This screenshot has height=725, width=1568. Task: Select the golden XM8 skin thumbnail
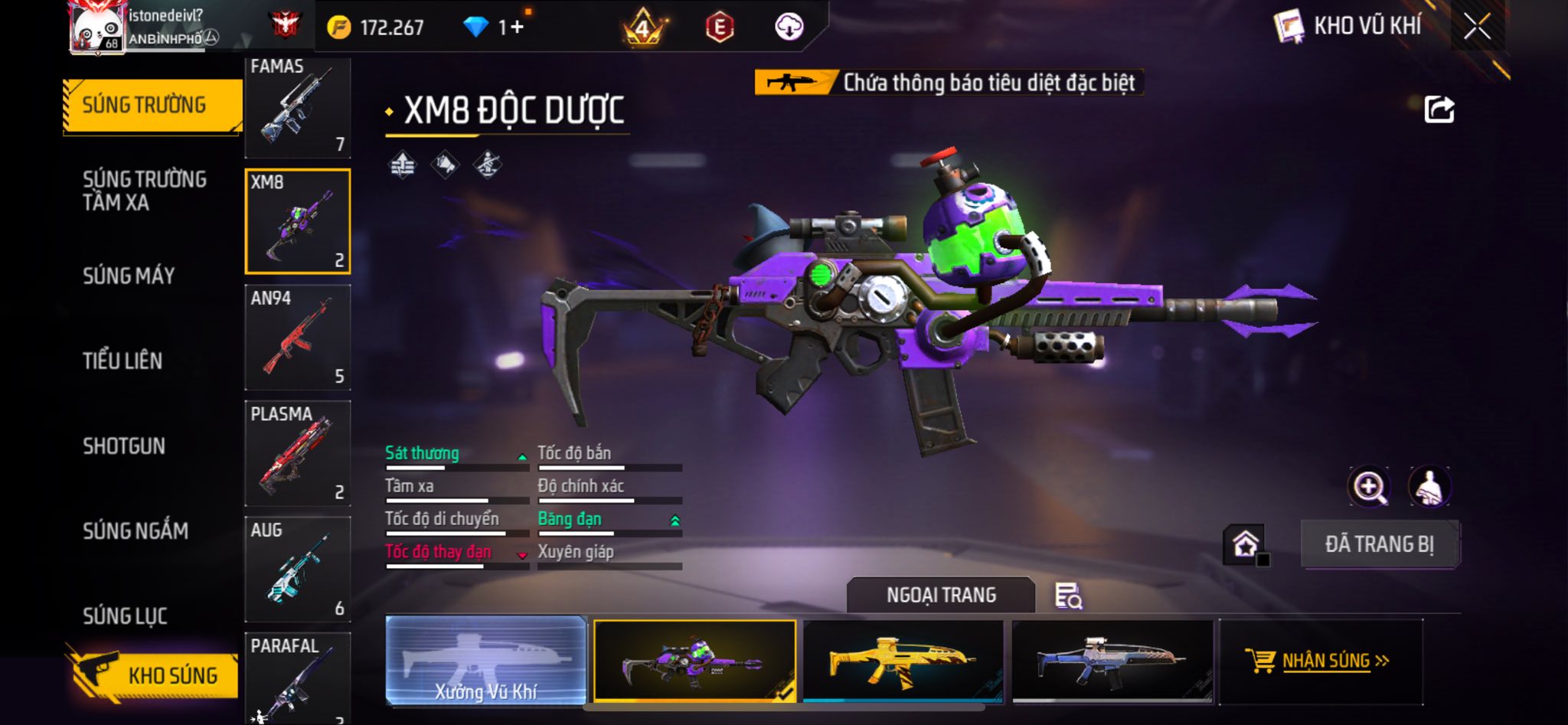[x=903, y=661]
